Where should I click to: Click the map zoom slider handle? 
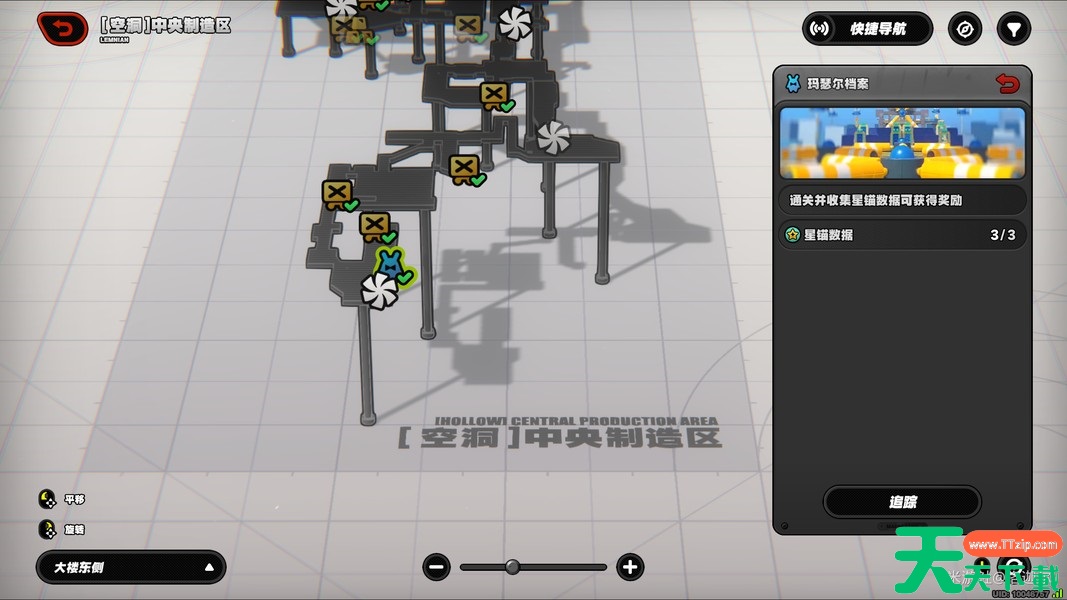click(512, 567)
